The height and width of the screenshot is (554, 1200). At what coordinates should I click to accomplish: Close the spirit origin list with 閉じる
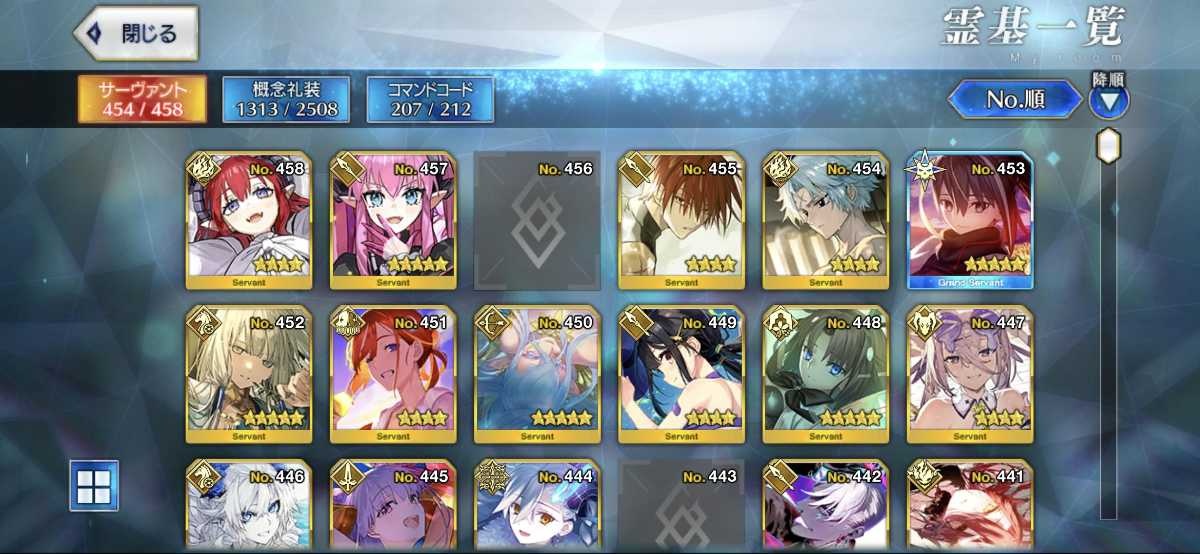click(135, 32)
